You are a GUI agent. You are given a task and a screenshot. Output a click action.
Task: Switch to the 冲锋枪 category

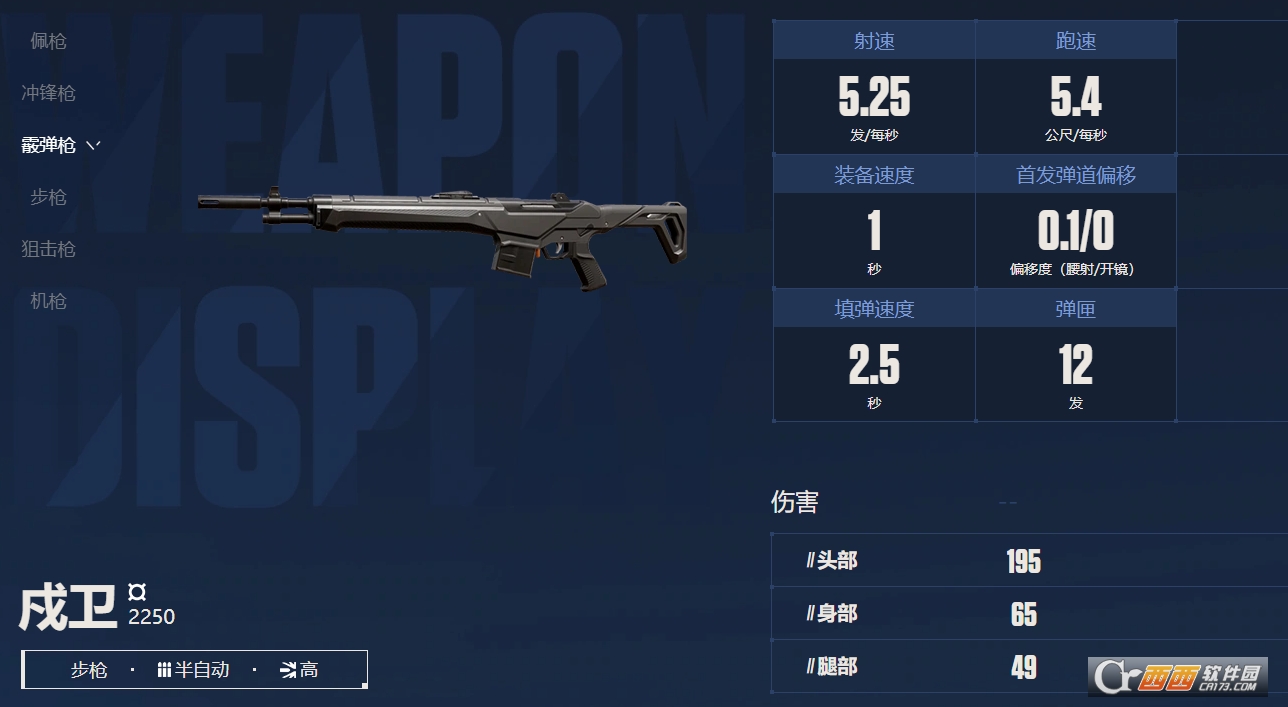tap(48, 93)
